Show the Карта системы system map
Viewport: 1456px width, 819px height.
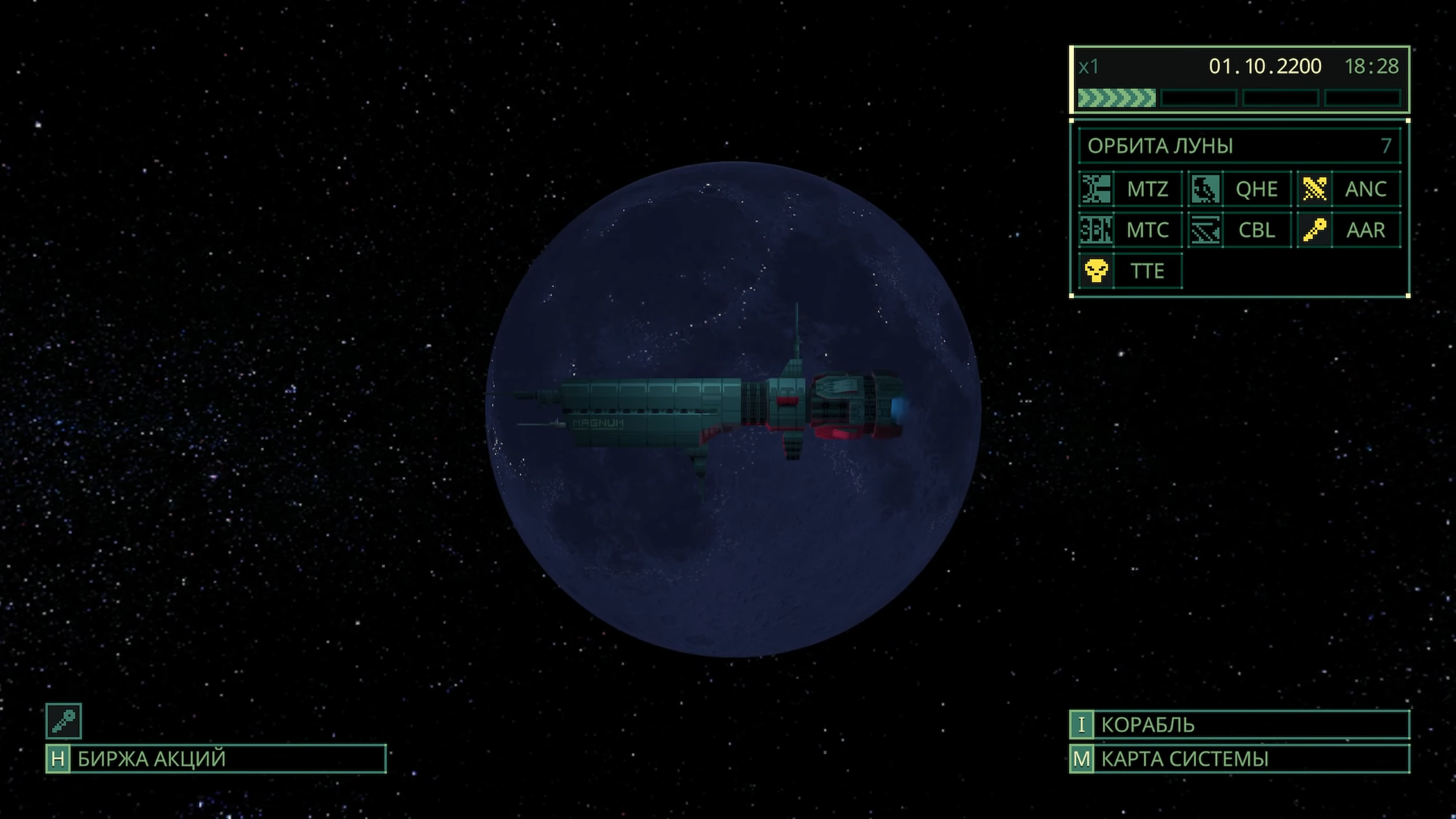1239,759
